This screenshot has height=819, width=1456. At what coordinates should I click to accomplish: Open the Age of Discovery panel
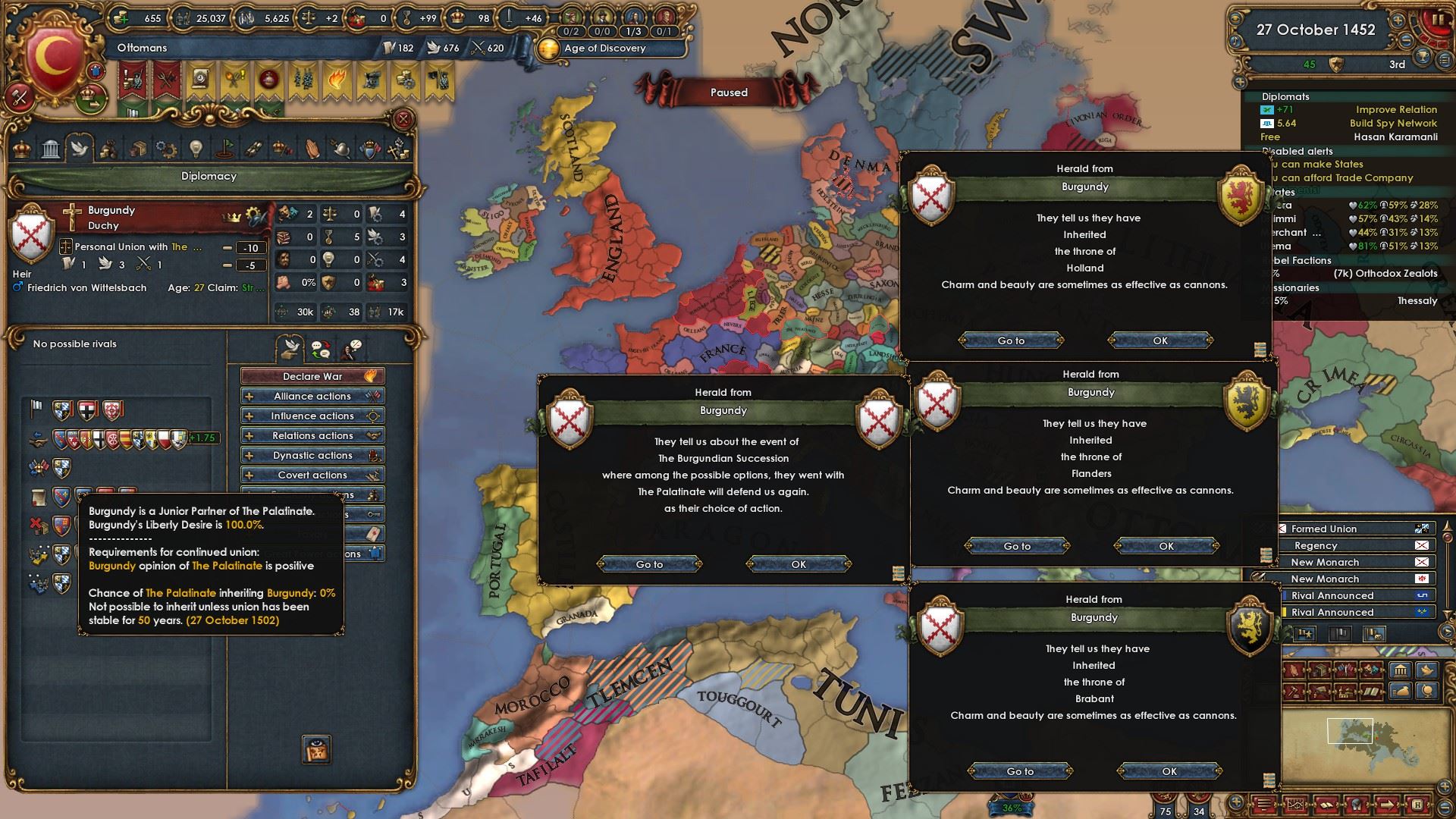(604, 48)
